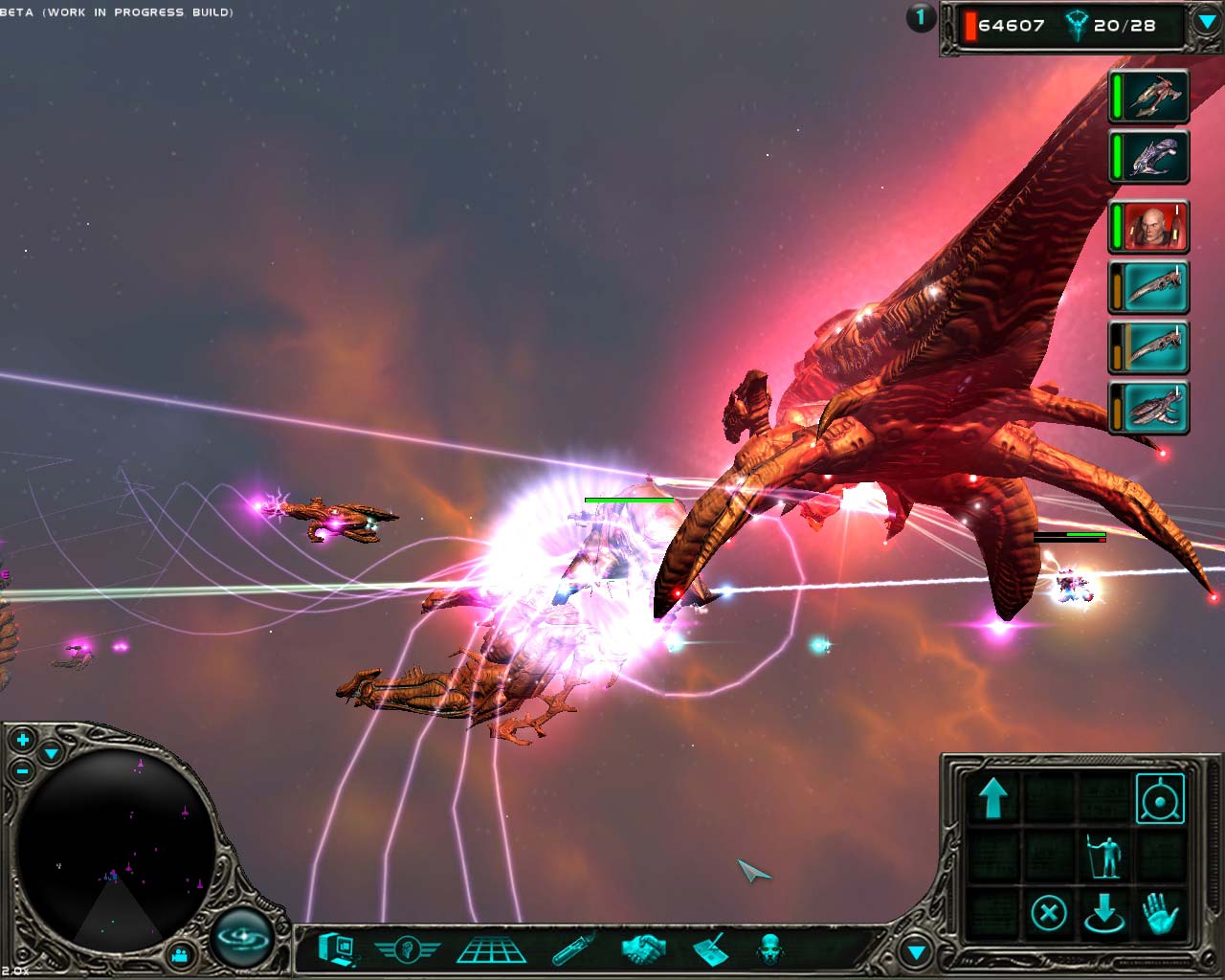
Task: Select the bald hero portrait unit card
Action: (1149, 227)
